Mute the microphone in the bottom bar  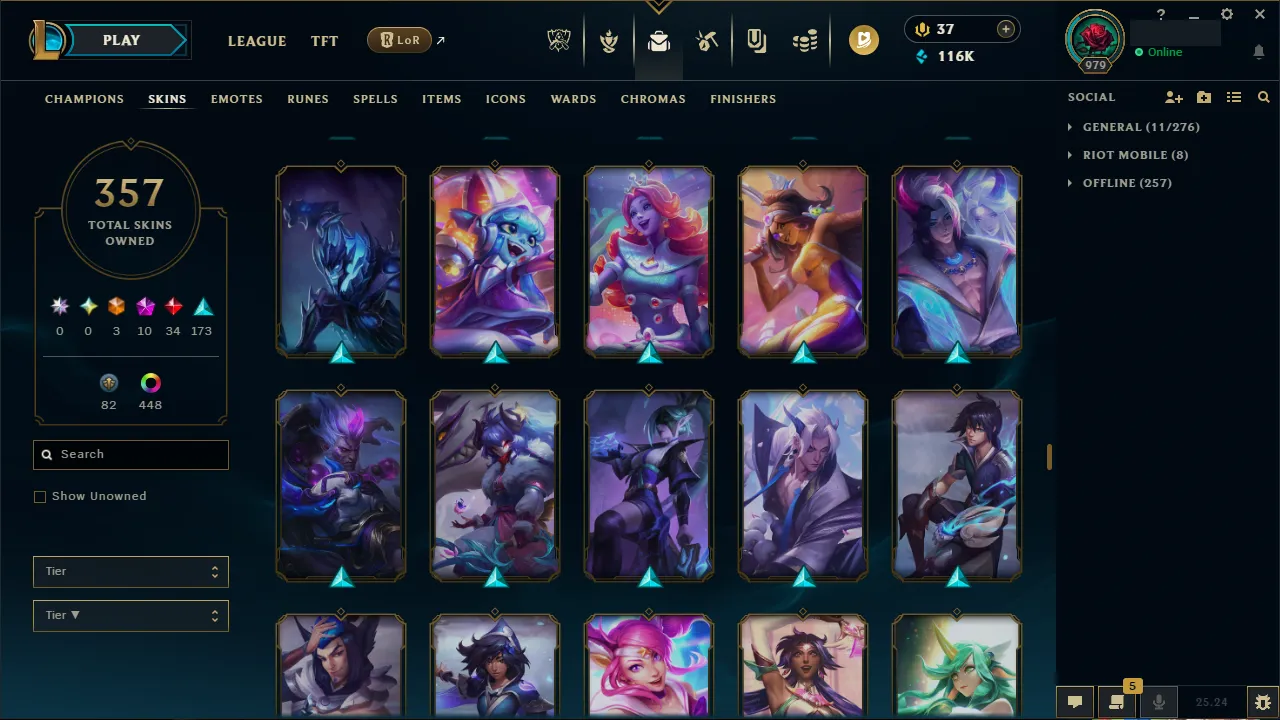1158,701
